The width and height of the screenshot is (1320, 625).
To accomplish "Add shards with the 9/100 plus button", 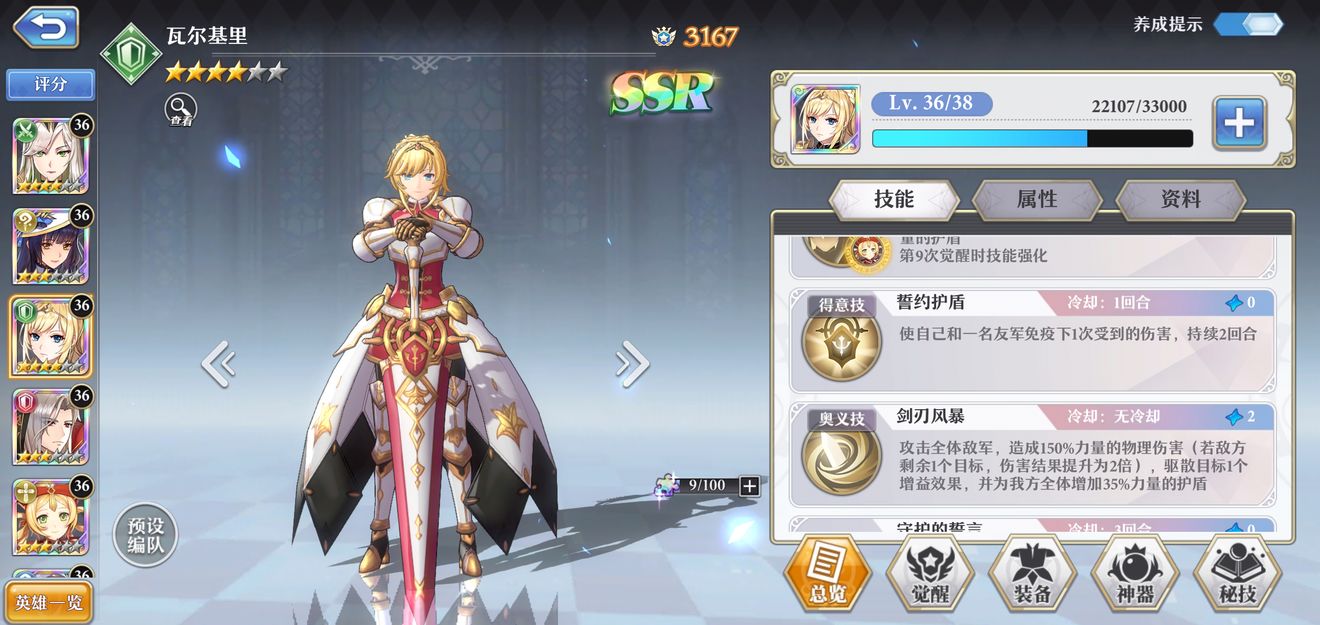I will pos(749,486).
